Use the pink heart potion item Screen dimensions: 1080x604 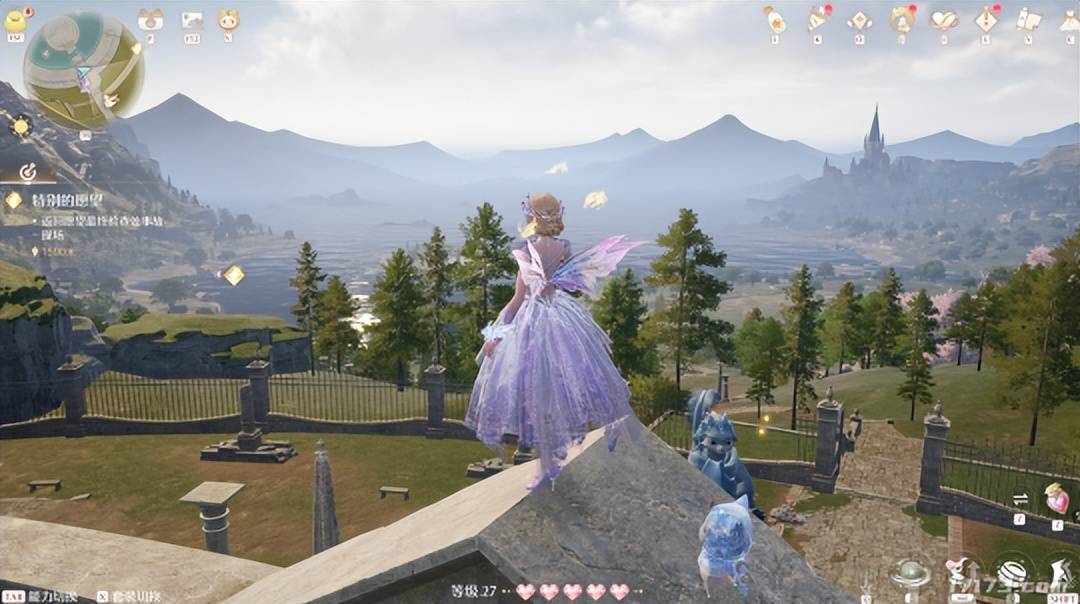pos(1056,497)
